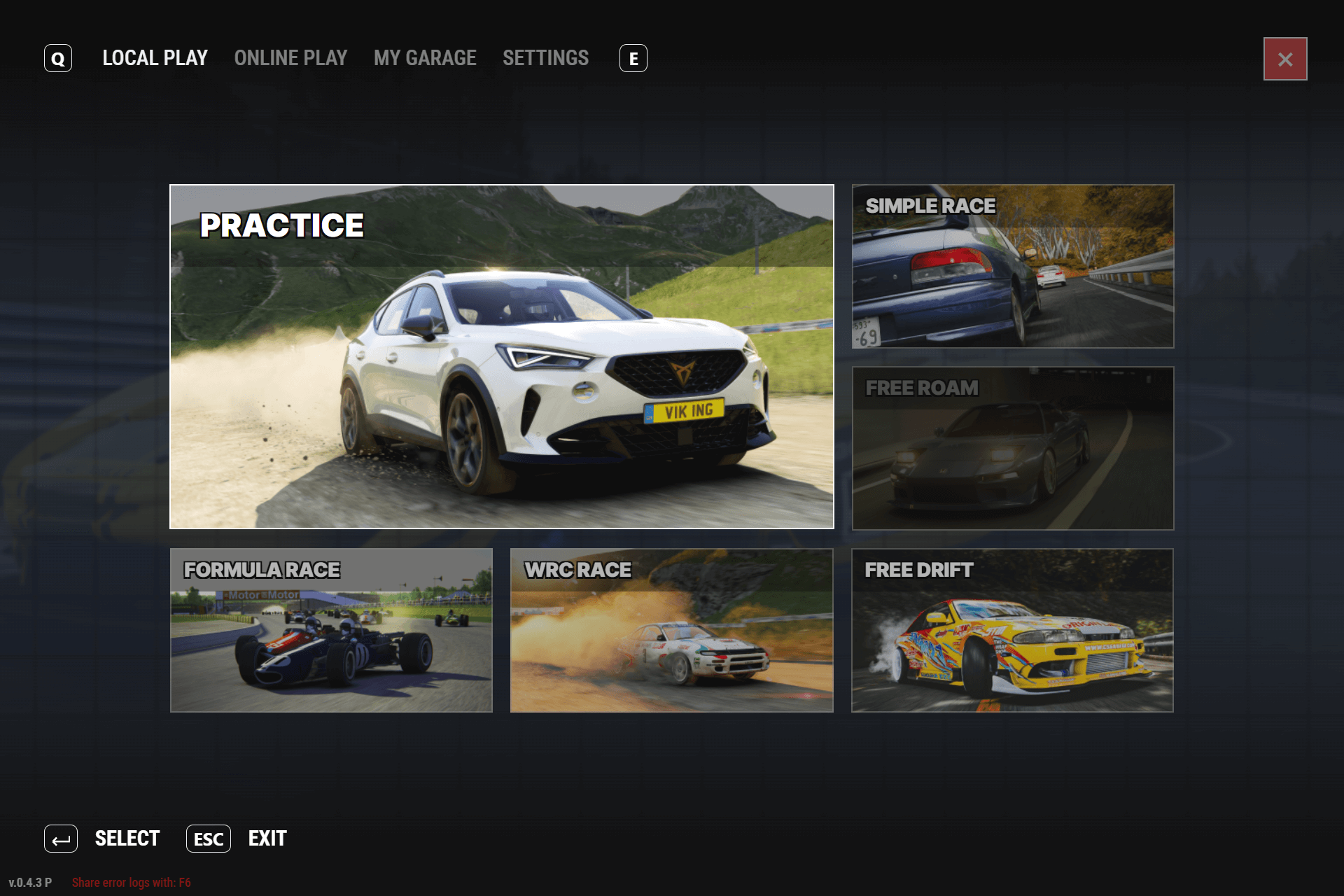Pick the Formula Race tile
This screenshot has height=896, width=1344.
pos(331,630)
